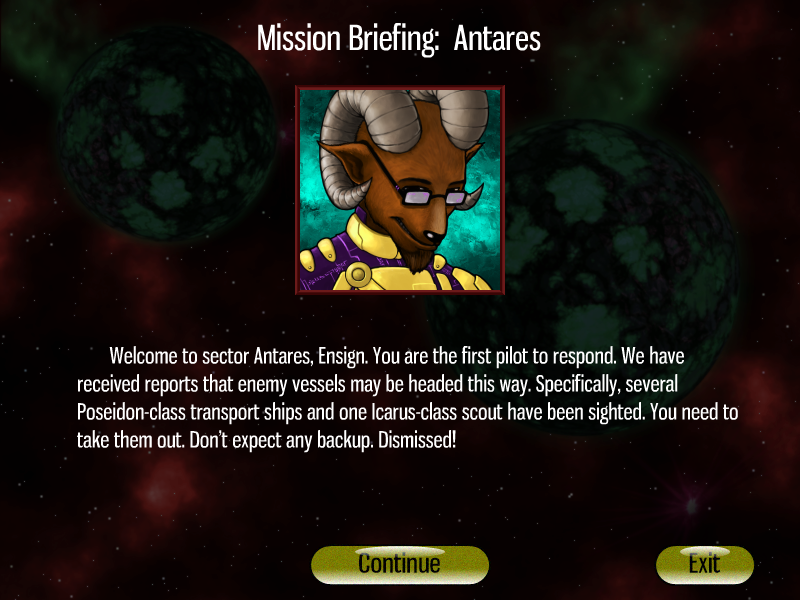Image resolution: width=800 pixels, height=600 pixels.
Task: Continue past the Antares mission briefing
Action: [399, 564]
